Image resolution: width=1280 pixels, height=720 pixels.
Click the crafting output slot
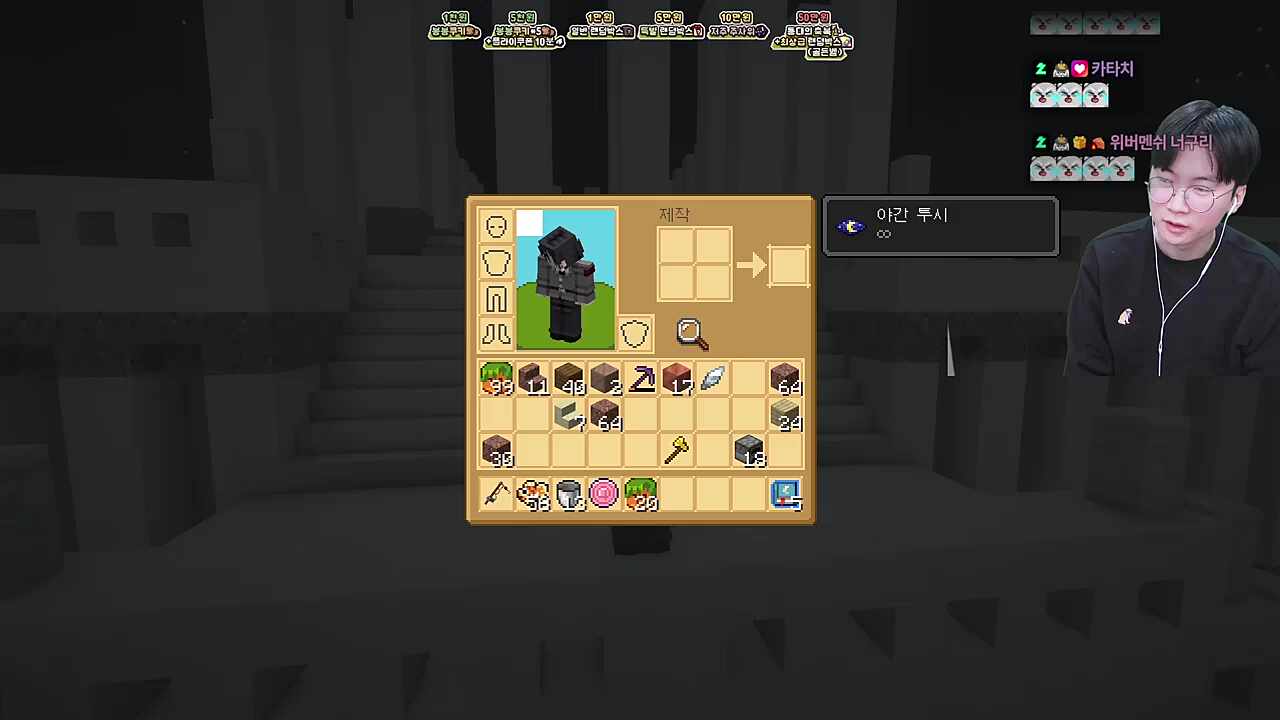(x=788, y=265)
